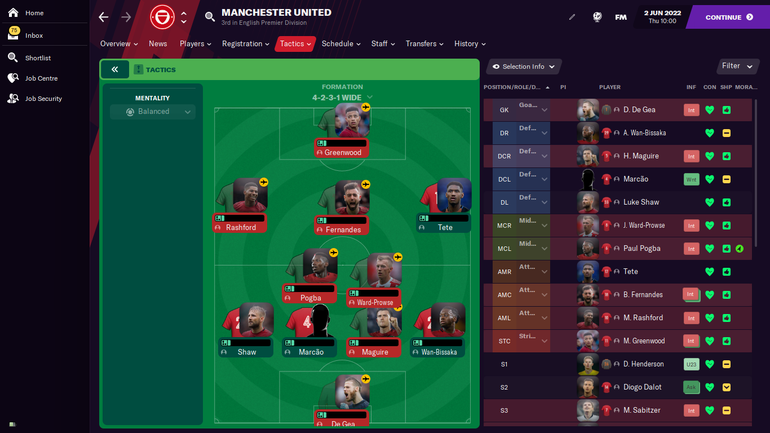Click the Continue button
This screenshot has height=433, width=770.
pyautogui.click(x=729, y=17)
